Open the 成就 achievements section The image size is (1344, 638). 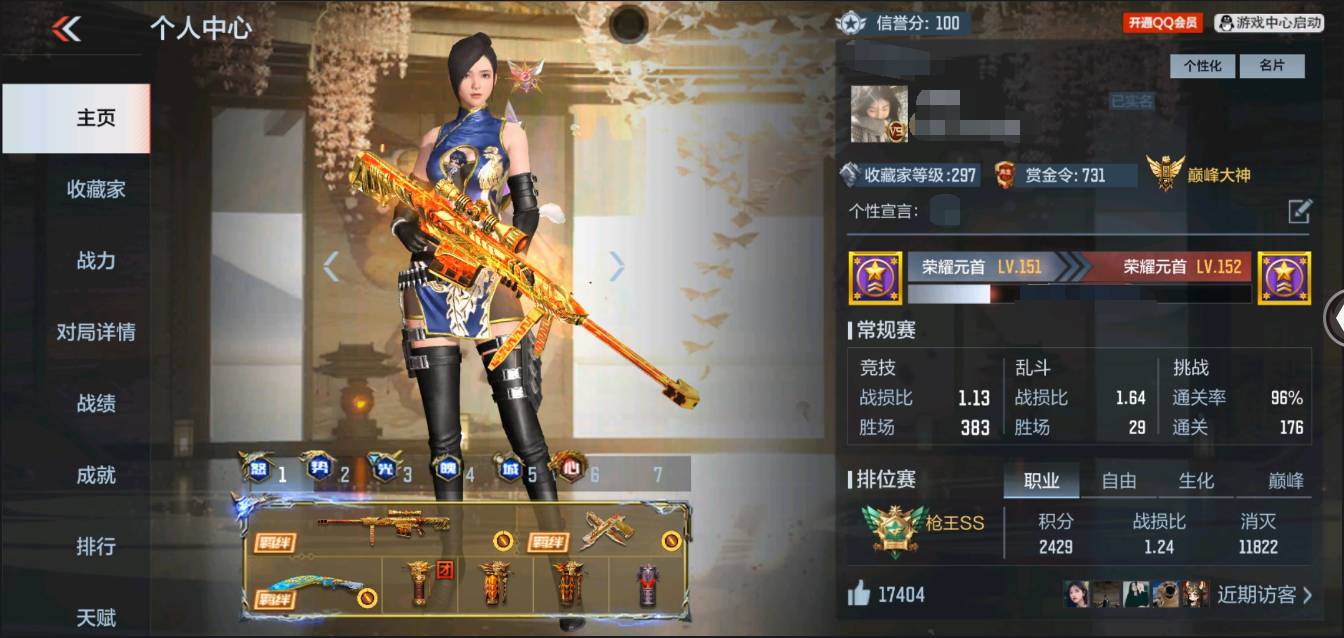[96, 475]
